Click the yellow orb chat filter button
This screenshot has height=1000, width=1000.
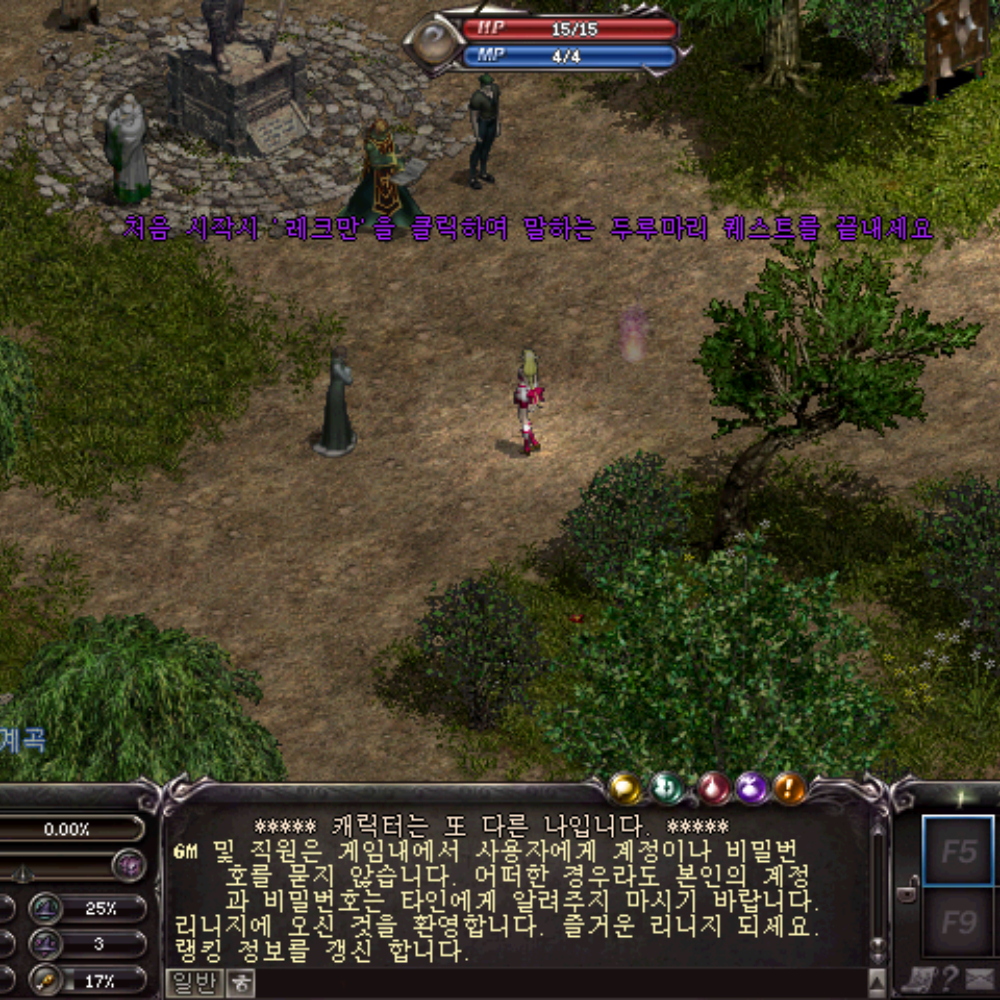(x=625, y=789)
